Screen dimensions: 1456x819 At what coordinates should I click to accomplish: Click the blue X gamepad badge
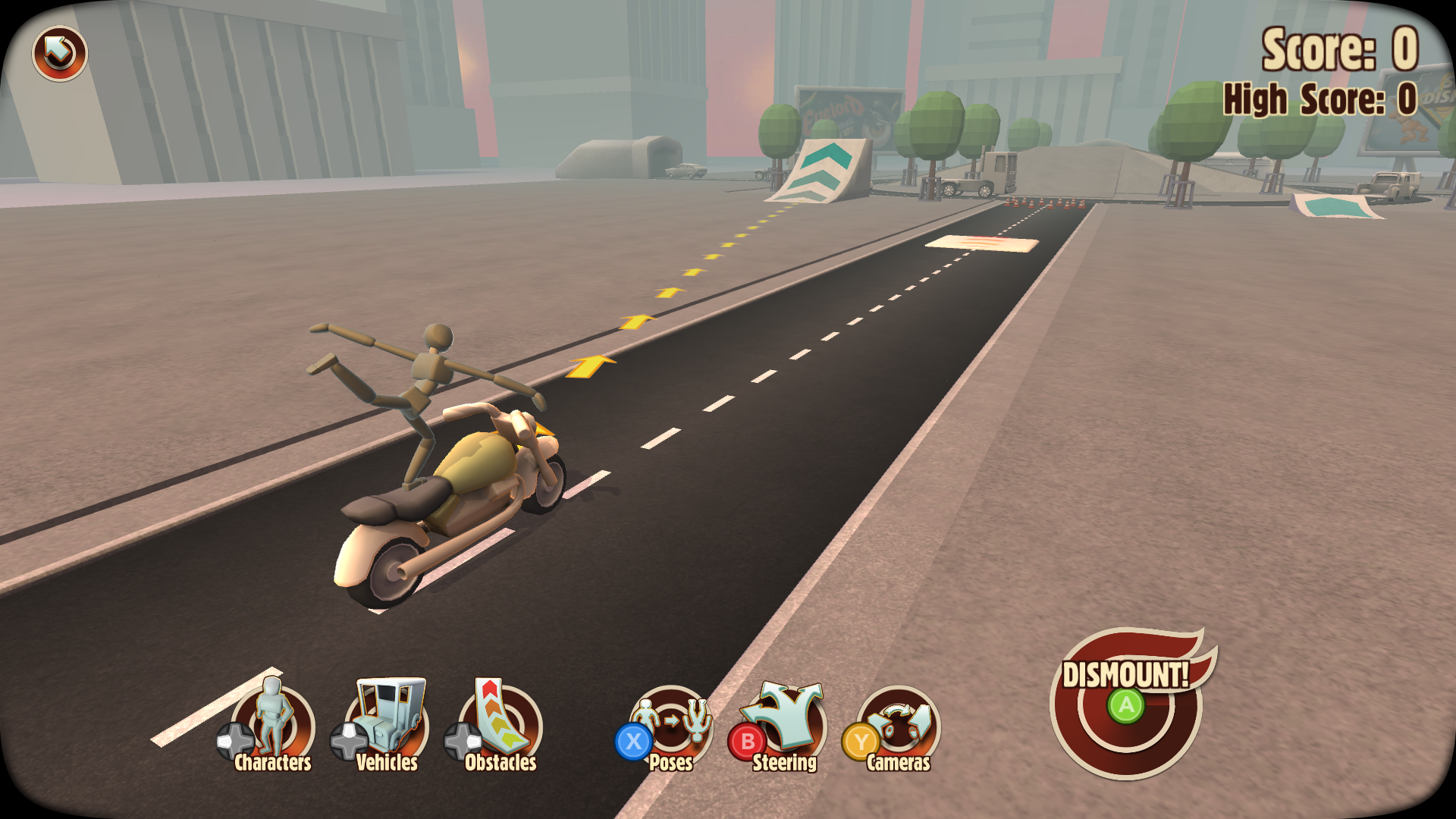(x=634, y=742)
